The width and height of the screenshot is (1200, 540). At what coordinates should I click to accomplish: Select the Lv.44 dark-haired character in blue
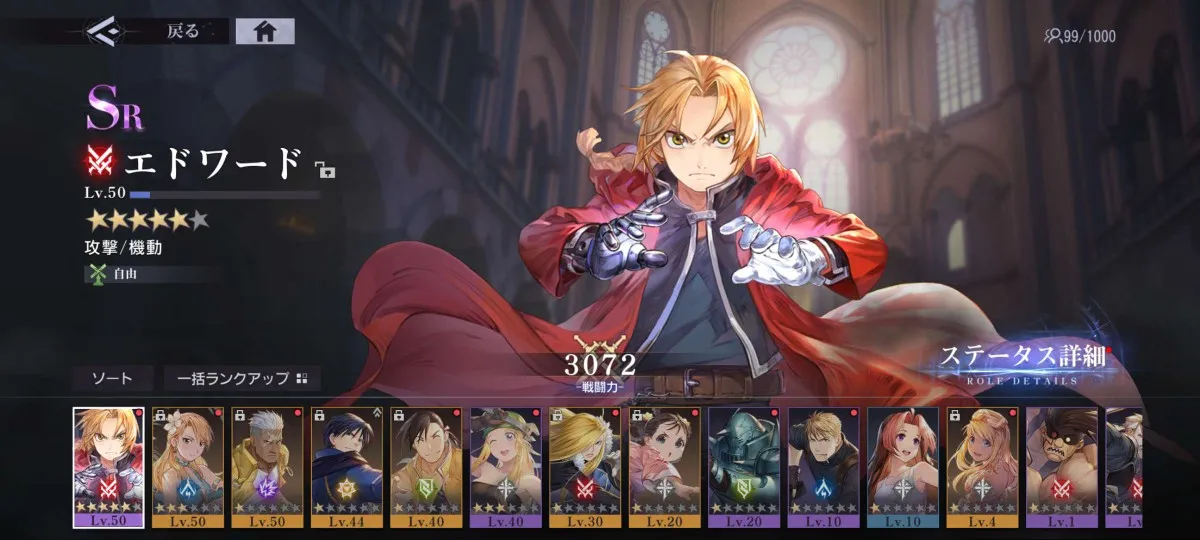[x=346, y=466]
